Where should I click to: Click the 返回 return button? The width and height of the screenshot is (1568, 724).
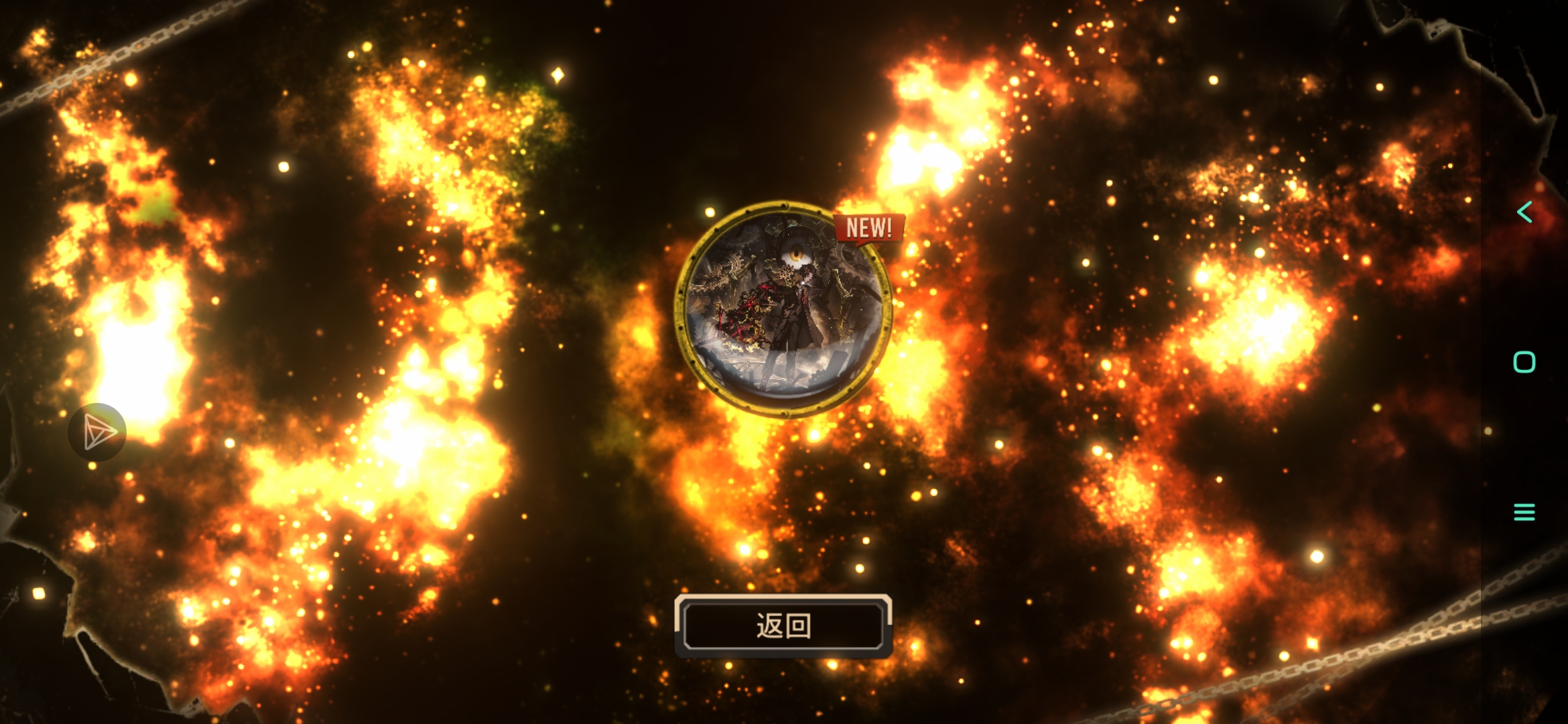click(783, 626)
